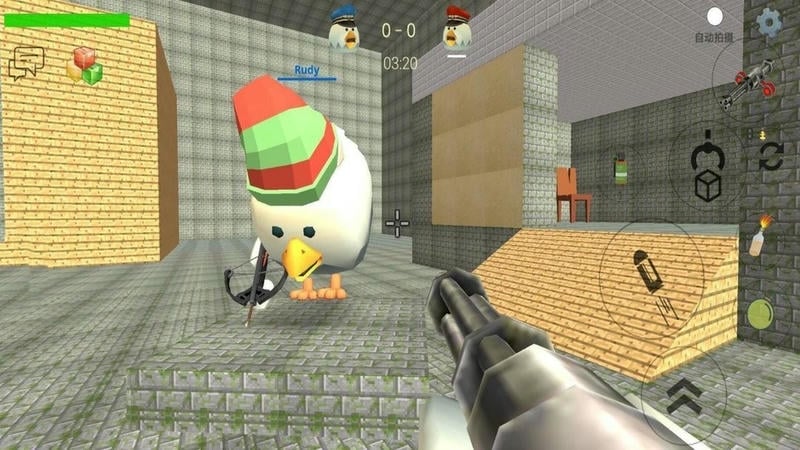Tap the circular arrows swap button

click(x=770, y=155)
